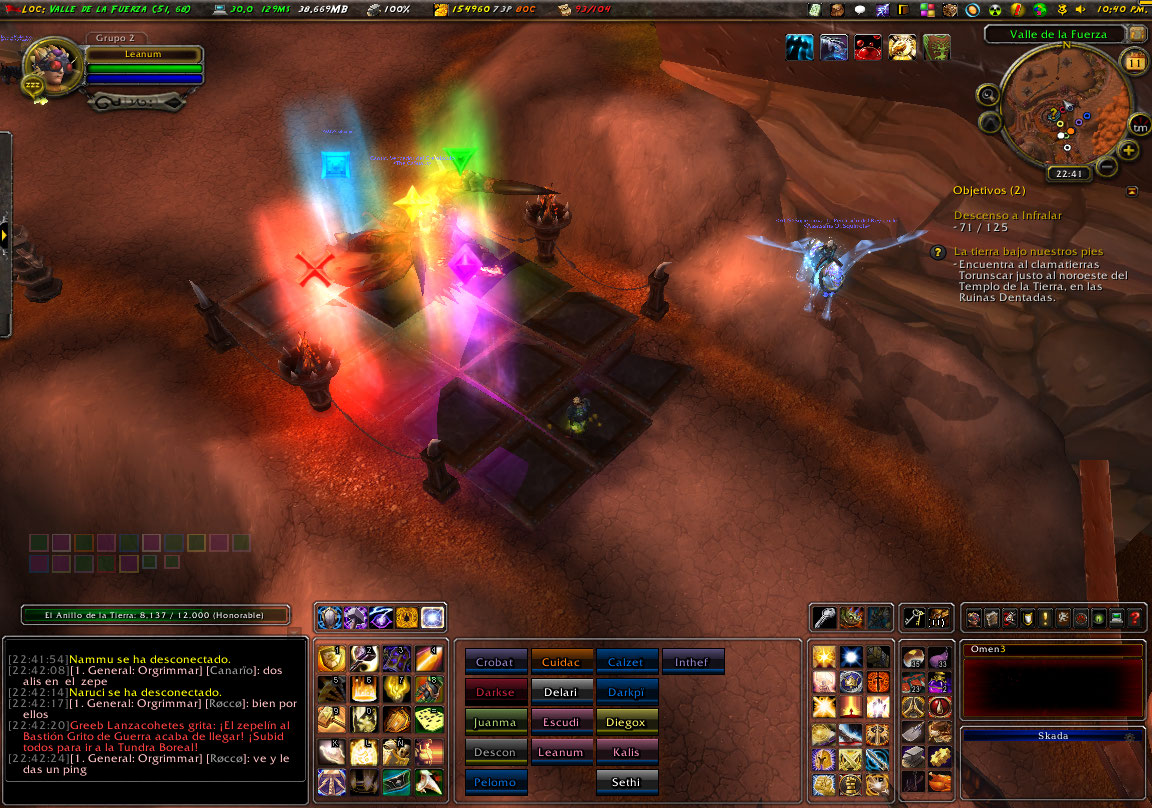This screenshot has width=1152, height=808.
Task: Choose Diegox from the raid frames
Action: pyautogui.click(x=627, y=722)
